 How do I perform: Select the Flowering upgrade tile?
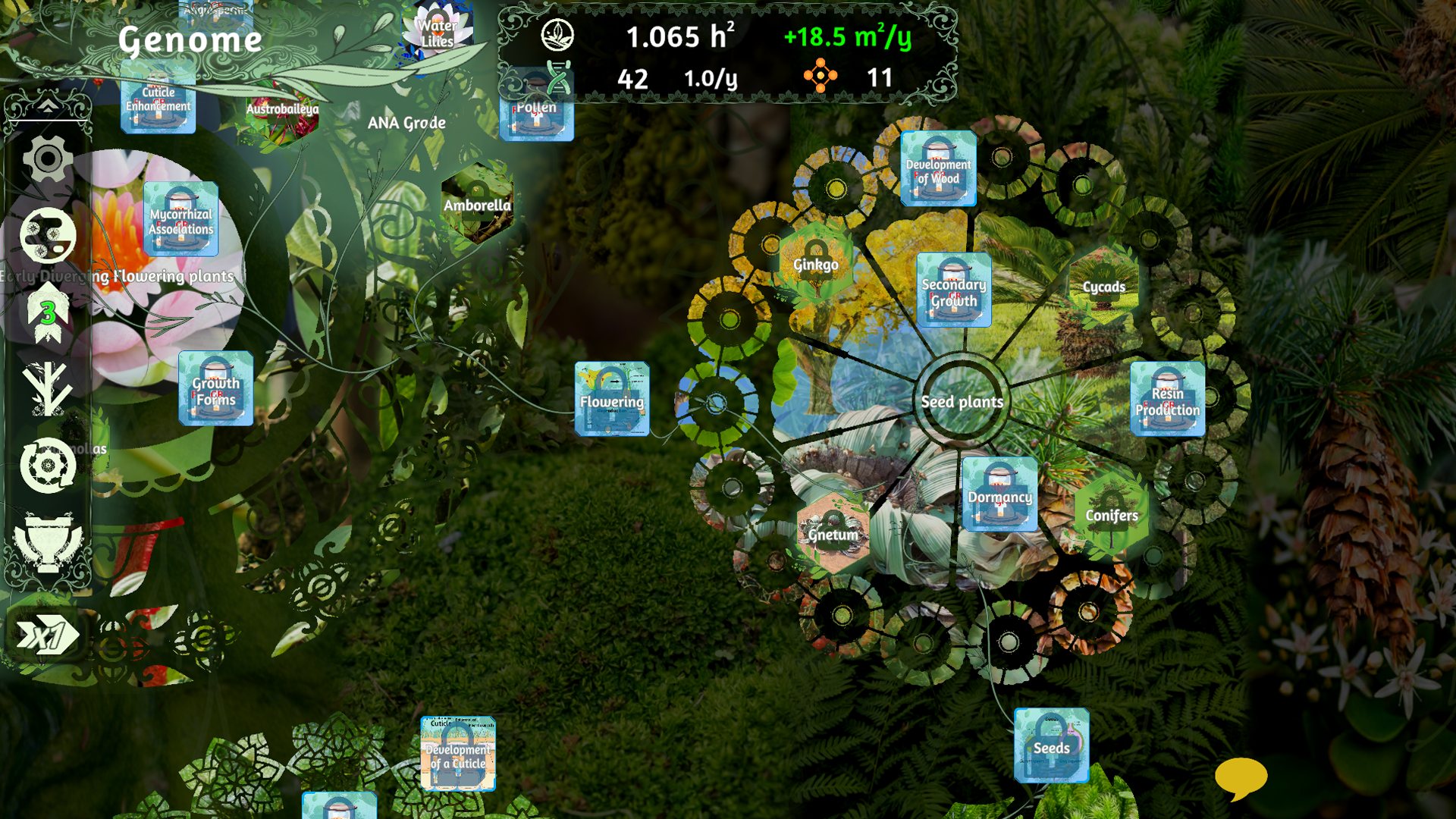pos(612,399)
